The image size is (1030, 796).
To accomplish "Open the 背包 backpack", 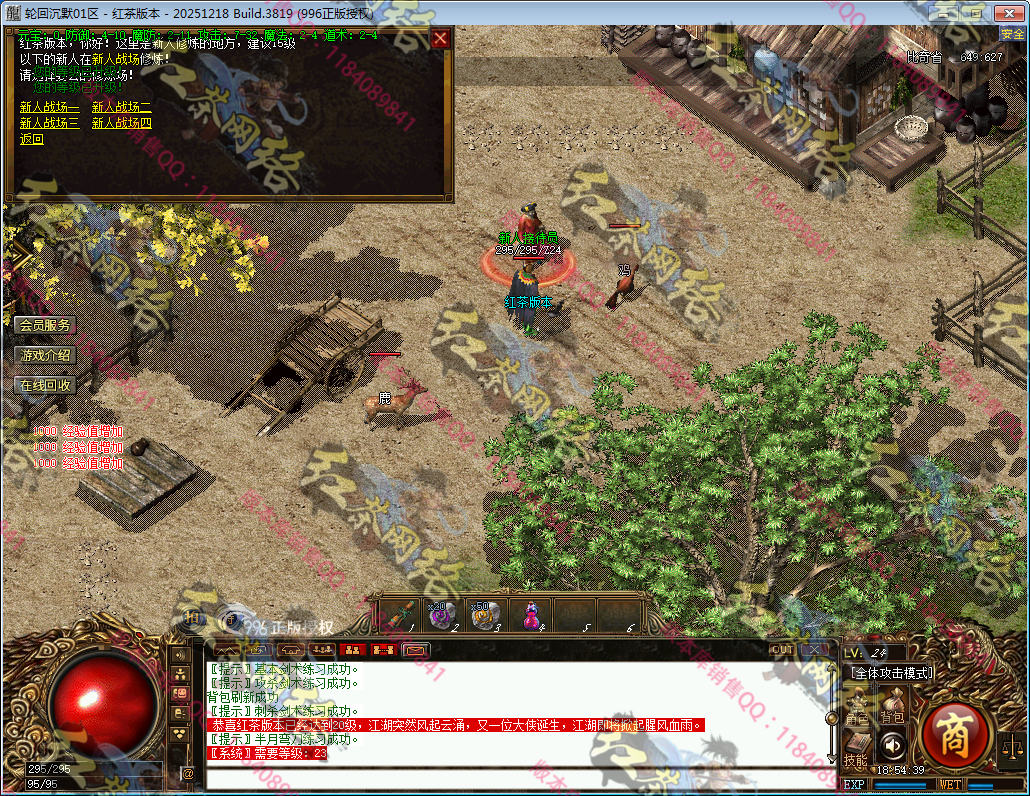I will point(892,704).
